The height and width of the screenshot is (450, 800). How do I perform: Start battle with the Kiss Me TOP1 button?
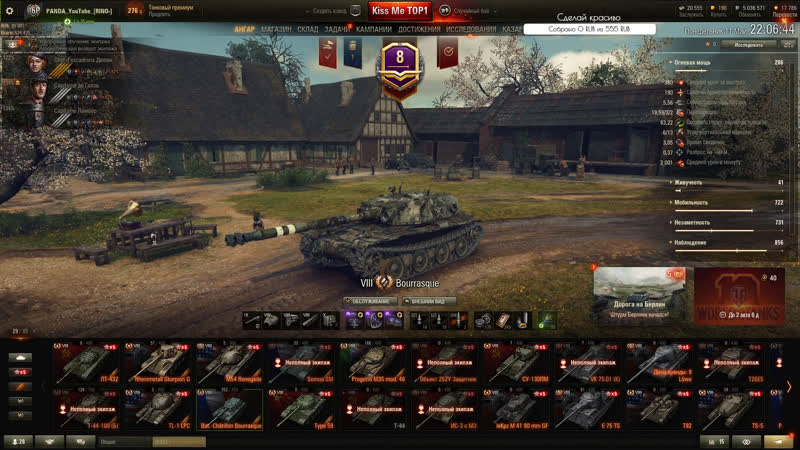pos(400,10)
